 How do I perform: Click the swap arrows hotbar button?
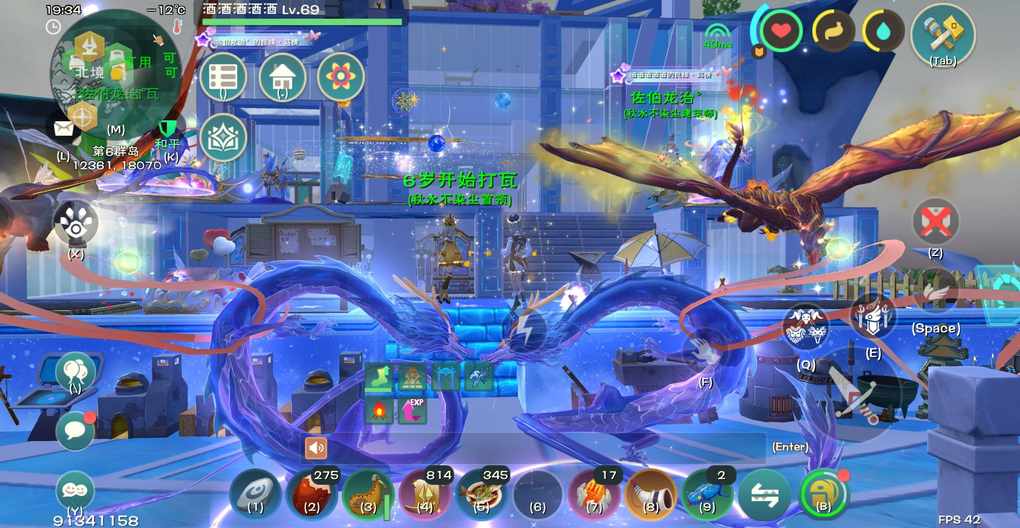pyautogui.click(x=765, y=494)
